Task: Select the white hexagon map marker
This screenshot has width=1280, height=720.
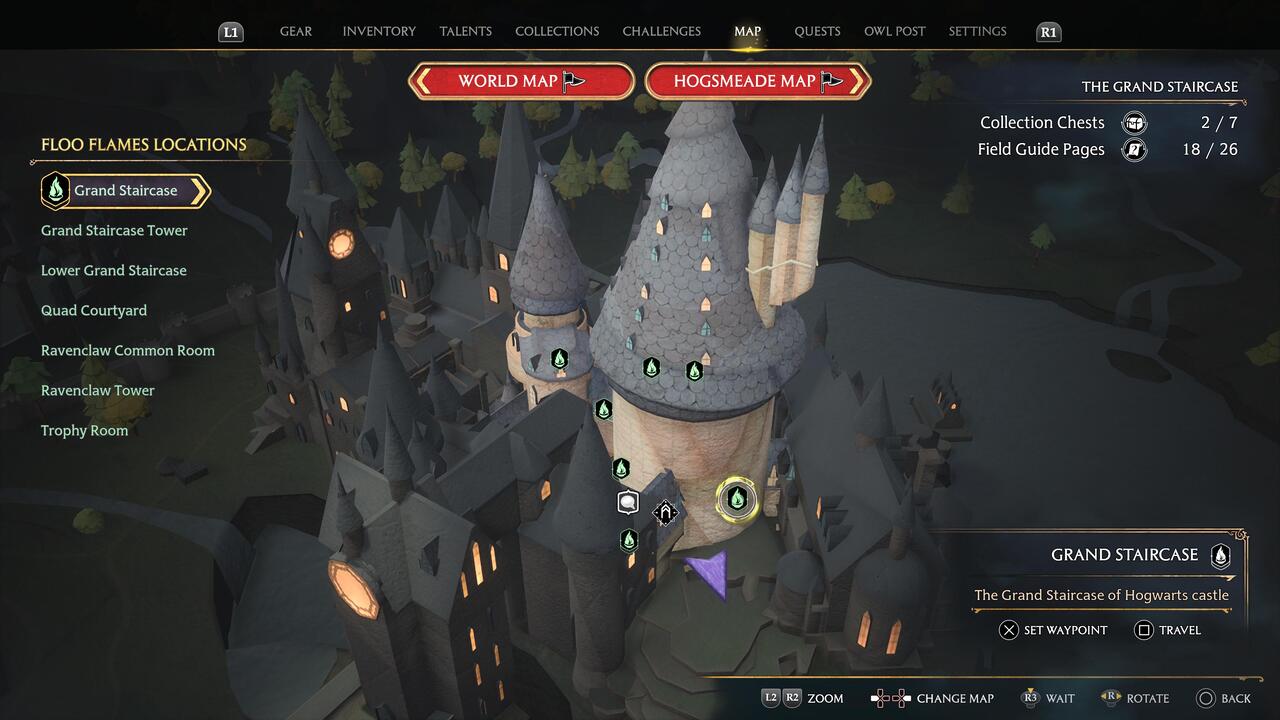Action: point(628,502)
